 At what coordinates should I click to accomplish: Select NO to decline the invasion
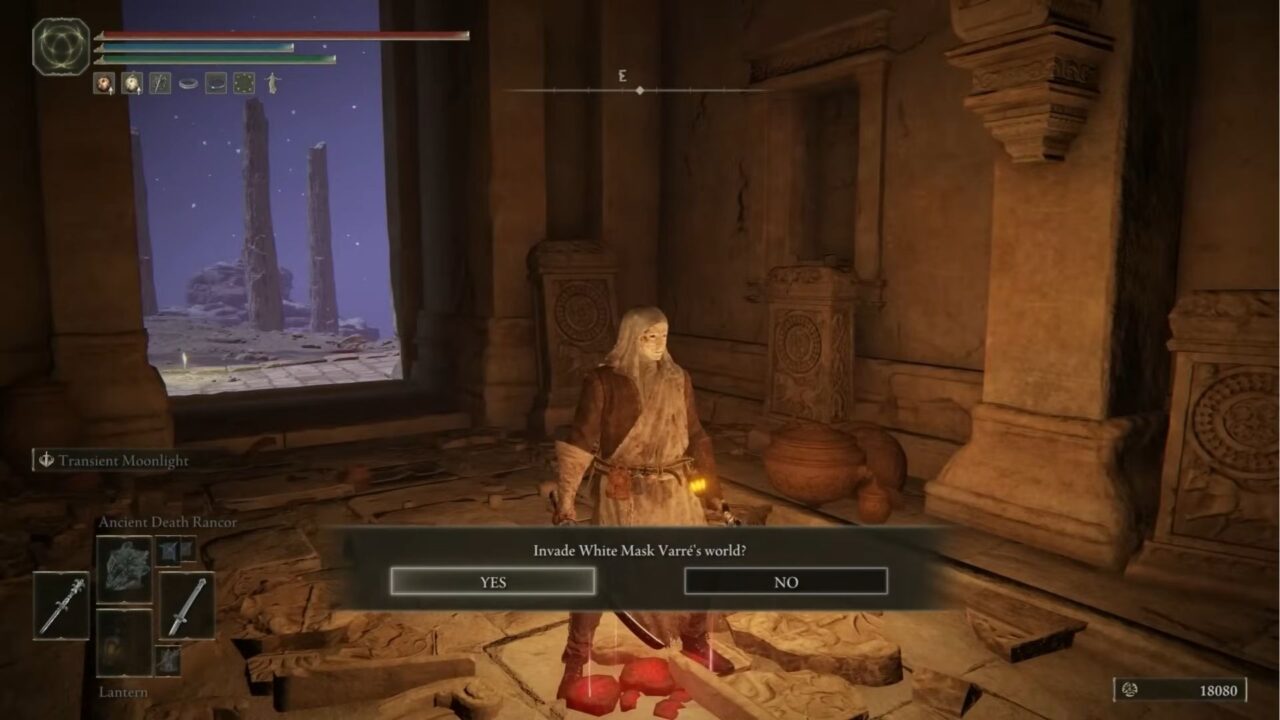coord(787,581)
